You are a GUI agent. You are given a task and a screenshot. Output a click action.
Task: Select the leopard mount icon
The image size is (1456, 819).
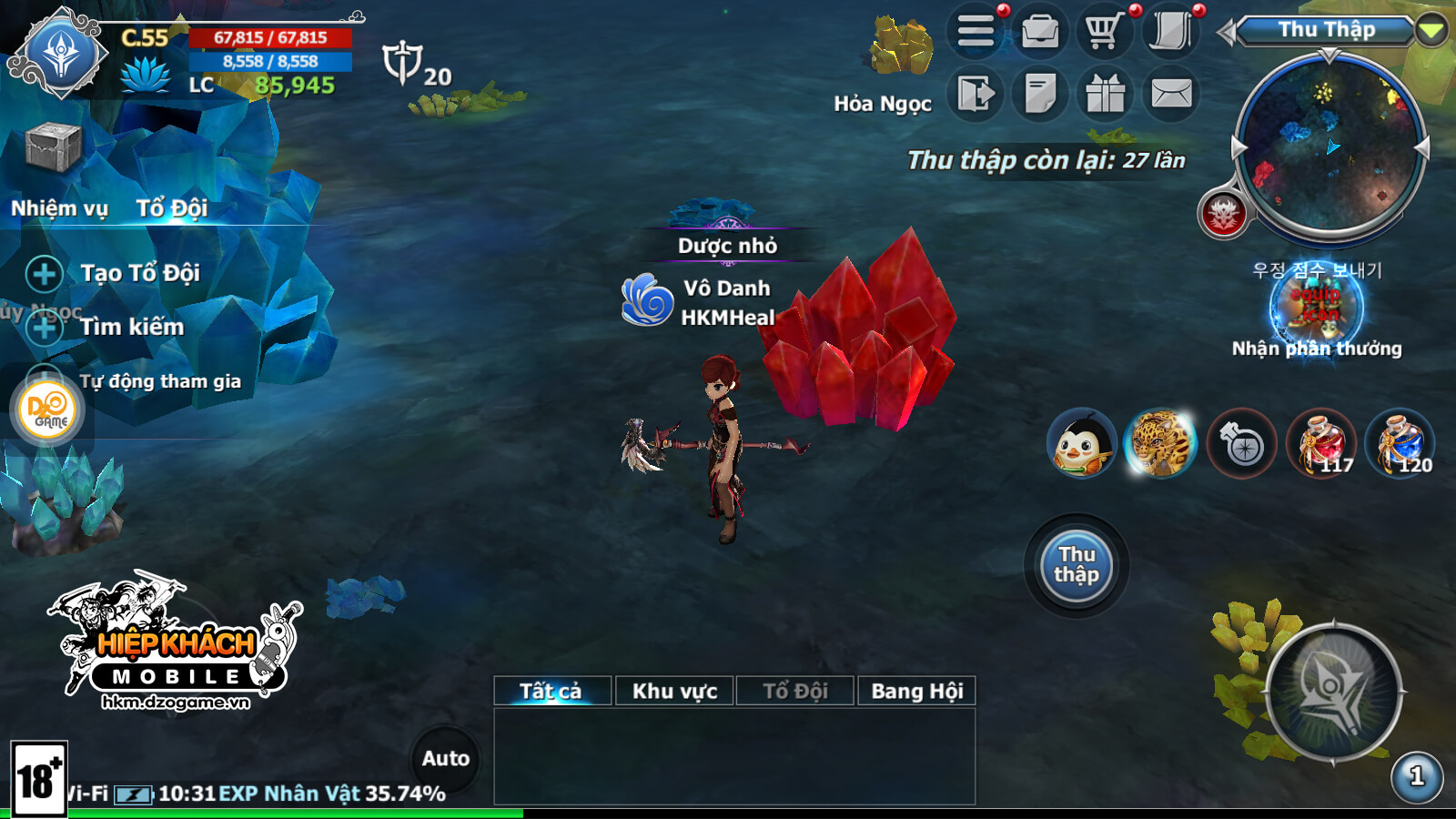pyautogui.click(x=1159, y=443)
